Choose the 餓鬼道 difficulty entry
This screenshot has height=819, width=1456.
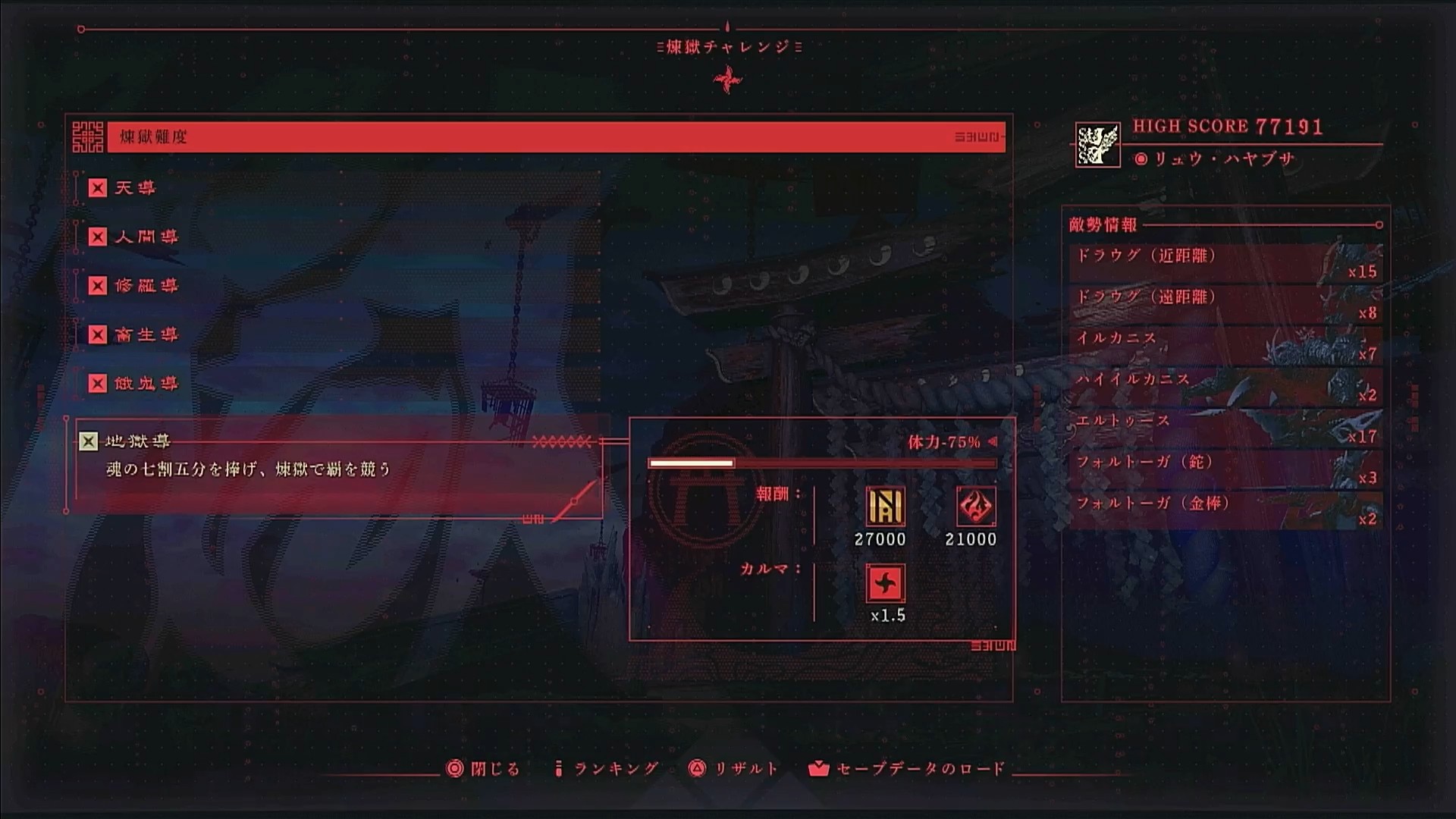click(146, 384)
